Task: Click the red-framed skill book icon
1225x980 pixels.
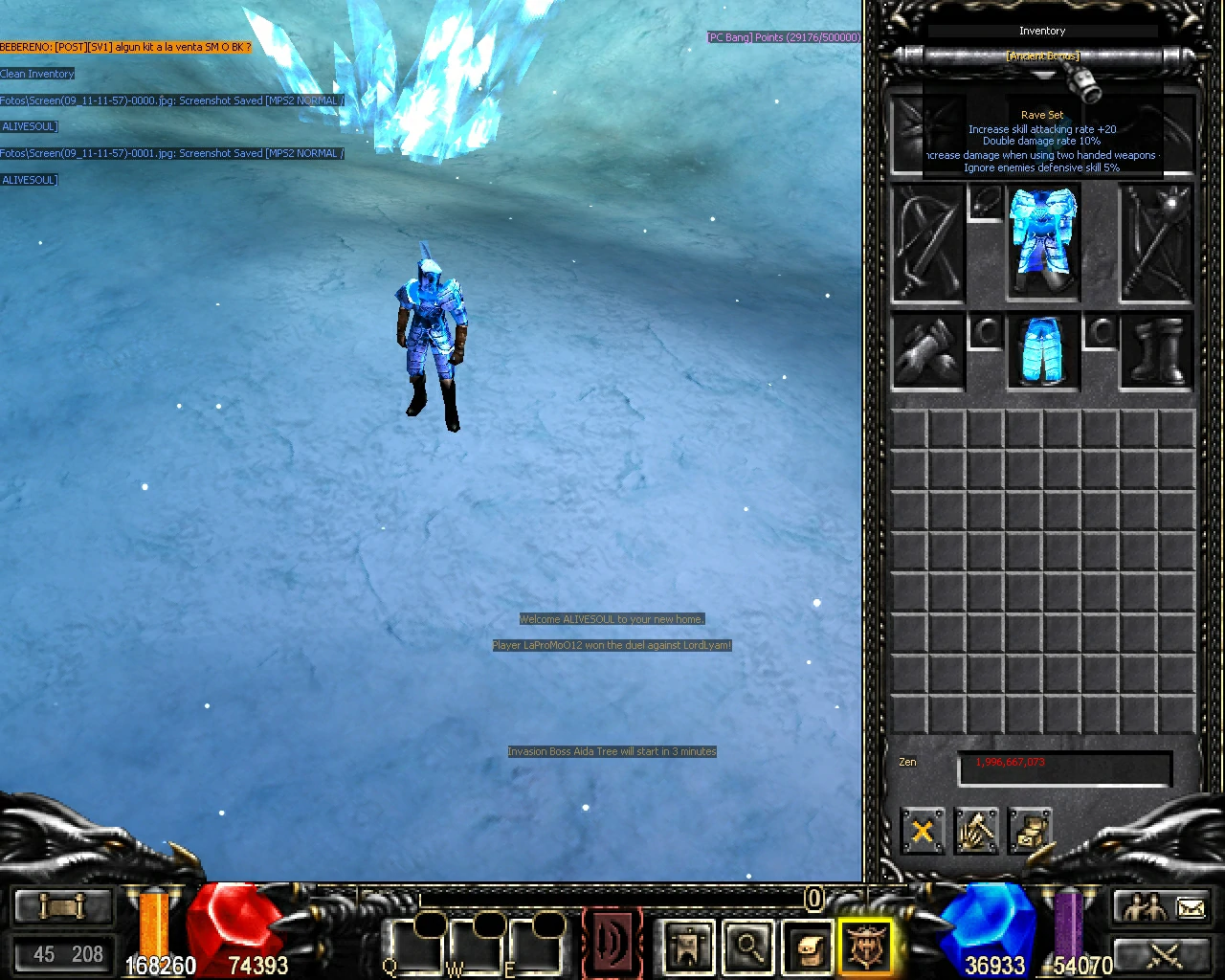Action: [612, 943]
